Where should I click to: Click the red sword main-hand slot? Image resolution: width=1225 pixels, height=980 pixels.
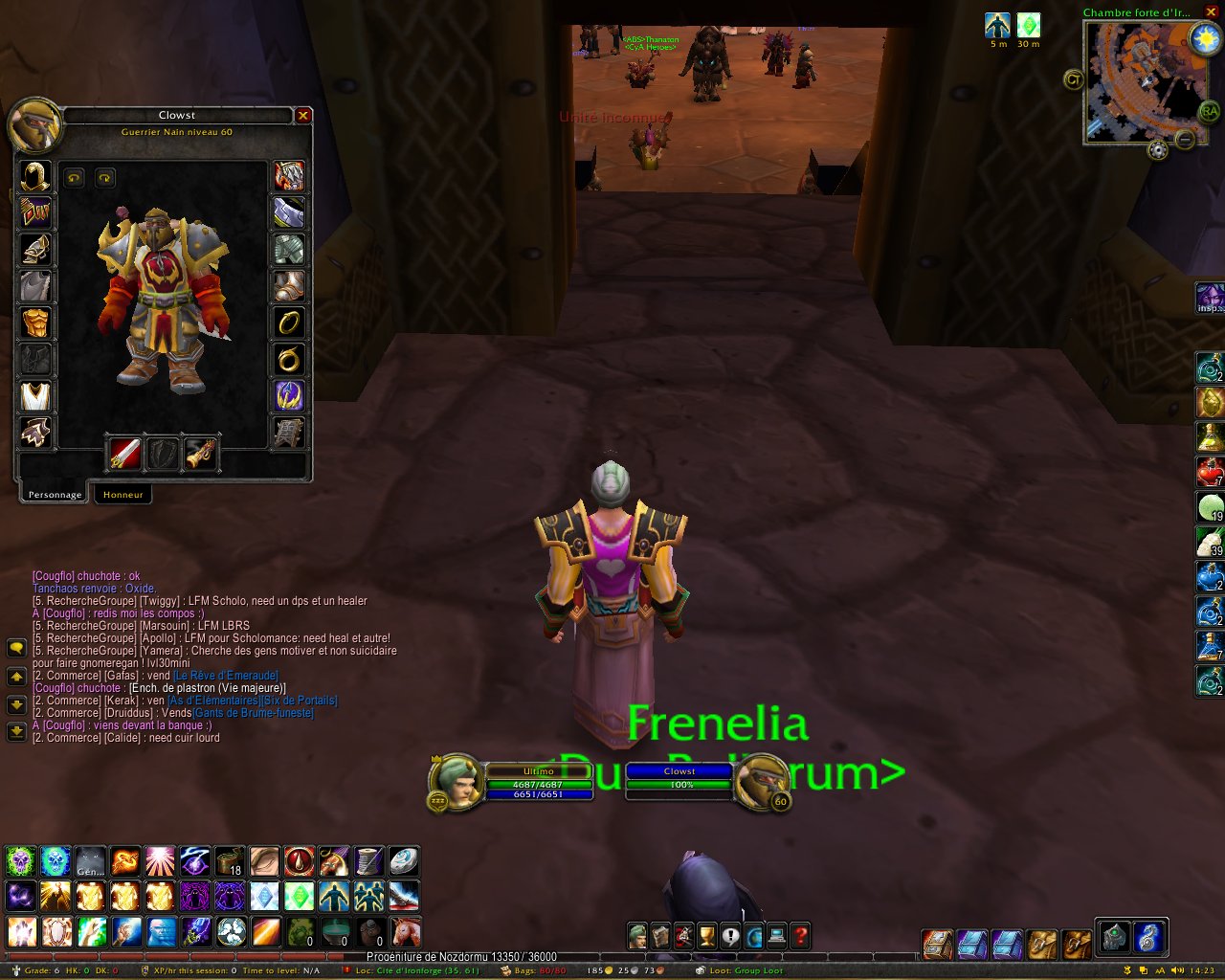(x=125, y=454)
